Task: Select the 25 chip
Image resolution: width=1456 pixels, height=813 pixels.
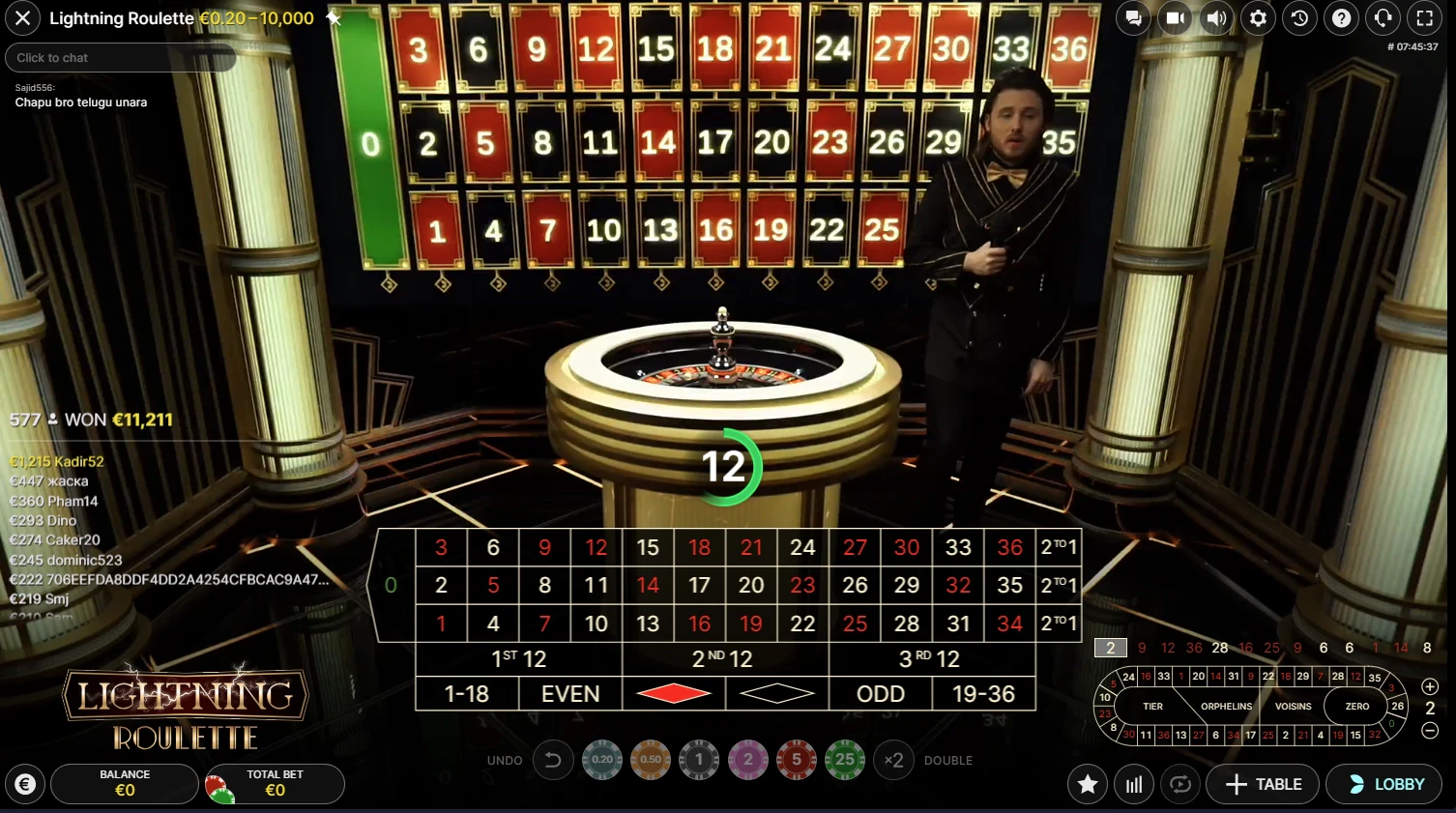Action: [845, 760]
